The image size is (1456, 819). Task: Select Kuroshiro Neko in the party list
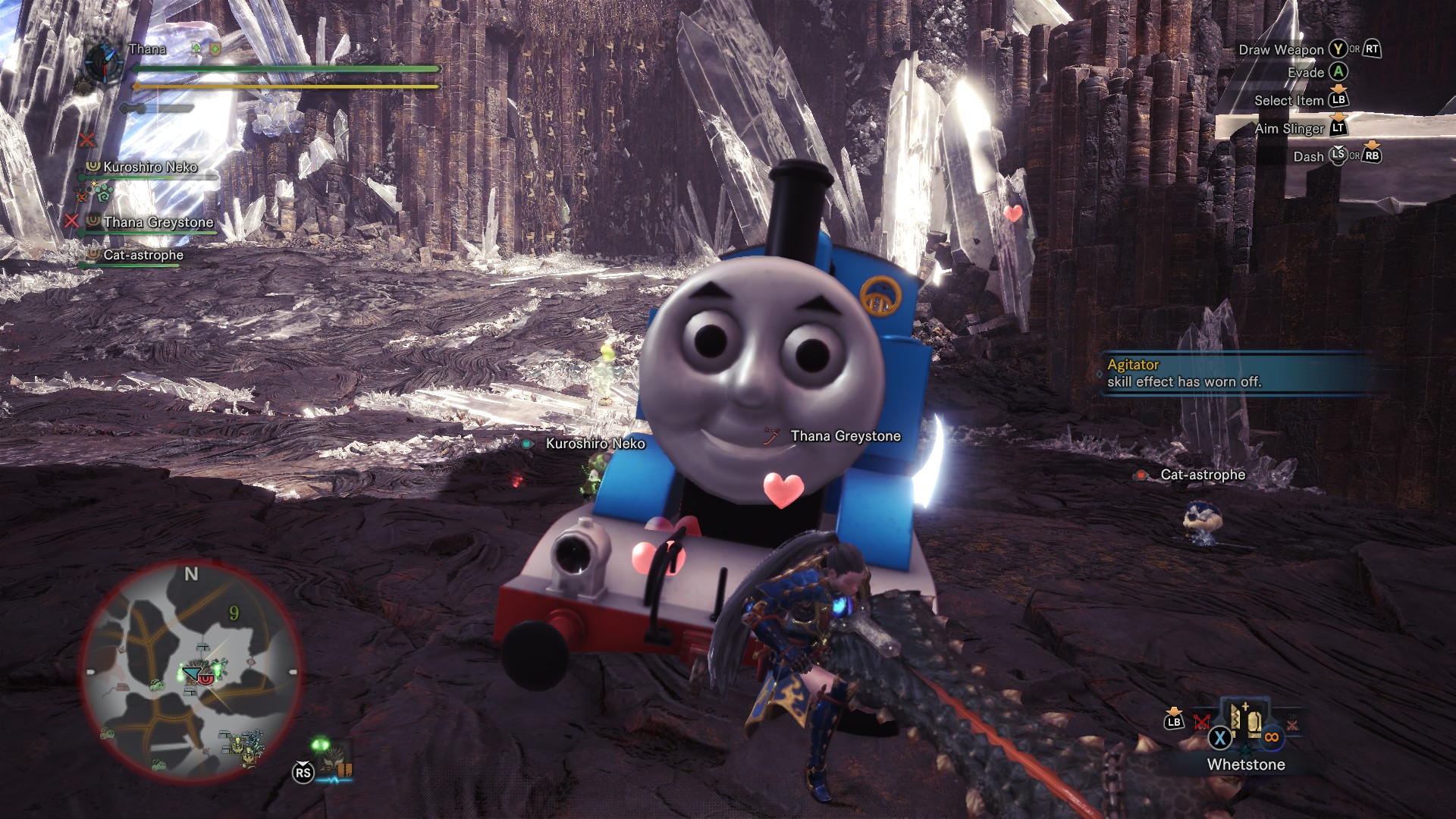[x=149, y=167]
